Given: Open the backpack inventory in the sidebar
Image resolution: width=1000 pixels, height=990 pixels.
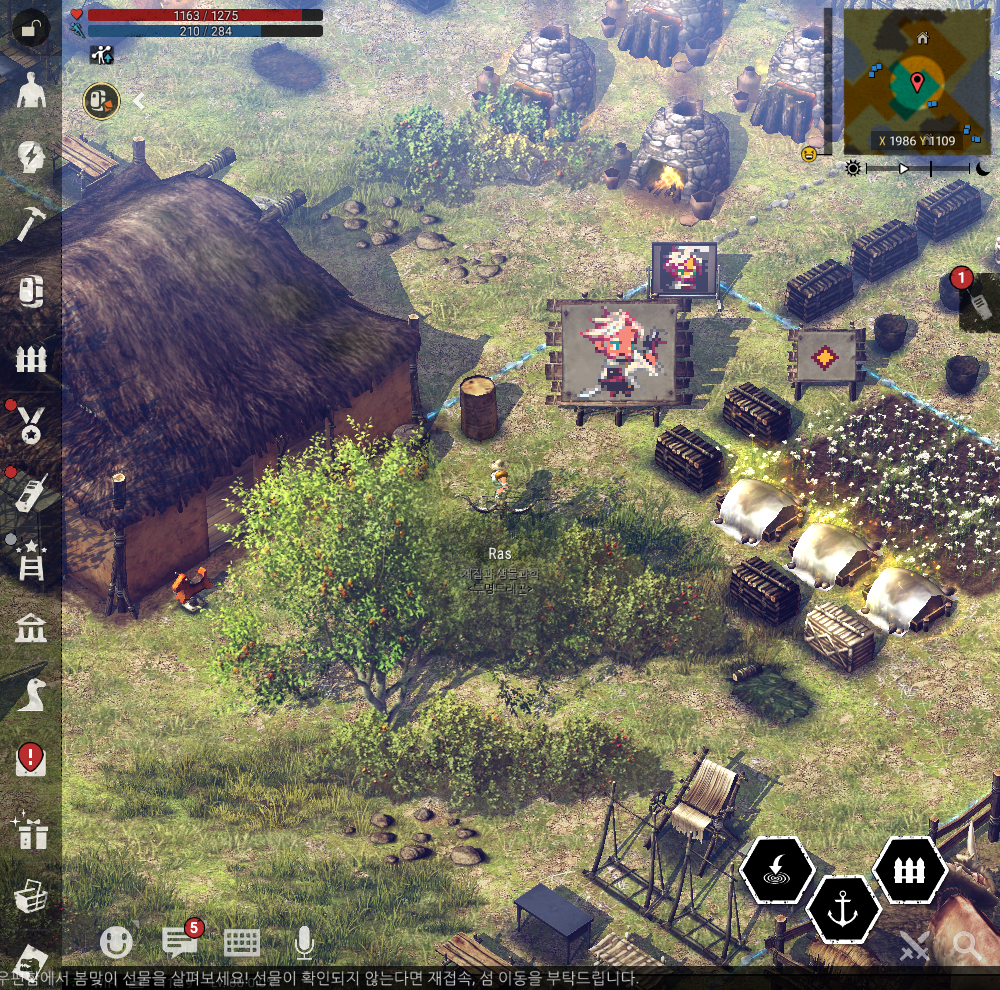Looking at the screenshot, I should (x=31, y=291).
